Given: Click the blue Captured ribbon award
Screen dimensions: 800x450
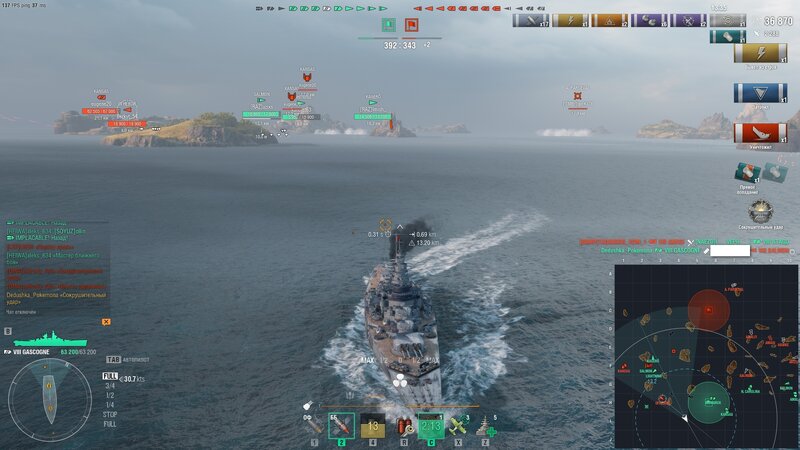Looking at the screenshot, I should pyautogui.click(x=760, y=93).
